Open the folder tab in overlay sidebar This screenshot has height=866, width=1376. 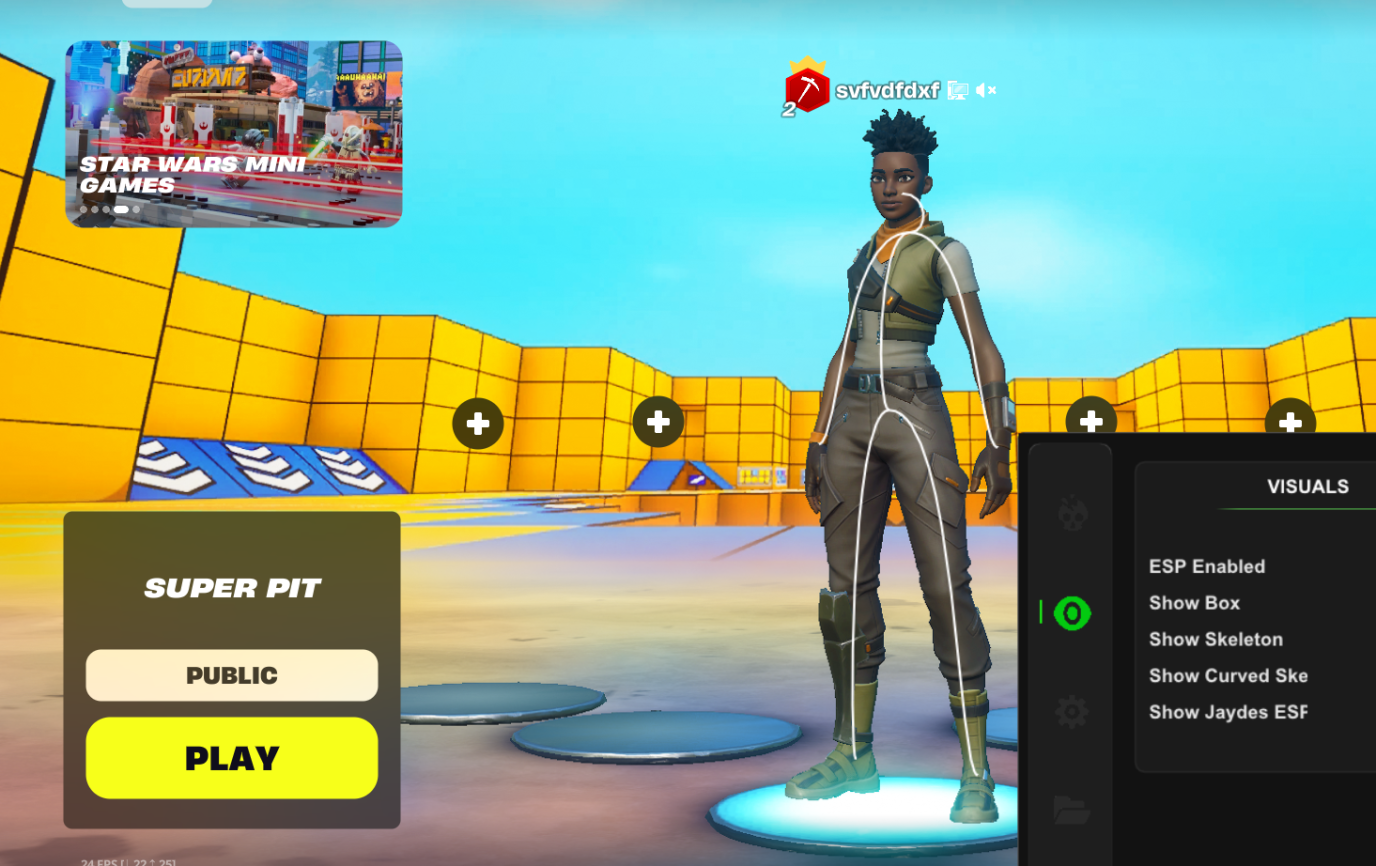pos(1071,809)
